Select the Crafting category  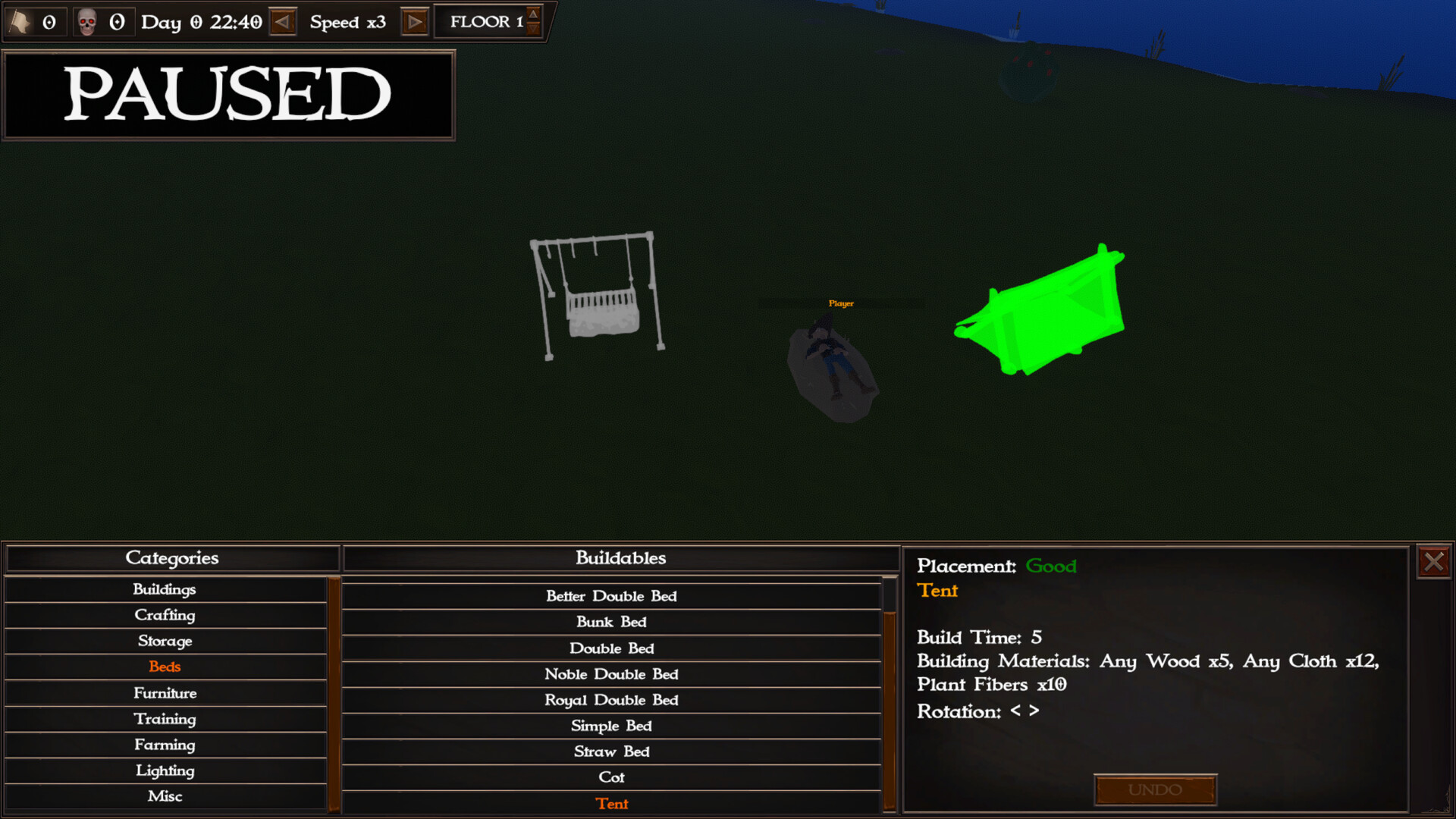165,615
